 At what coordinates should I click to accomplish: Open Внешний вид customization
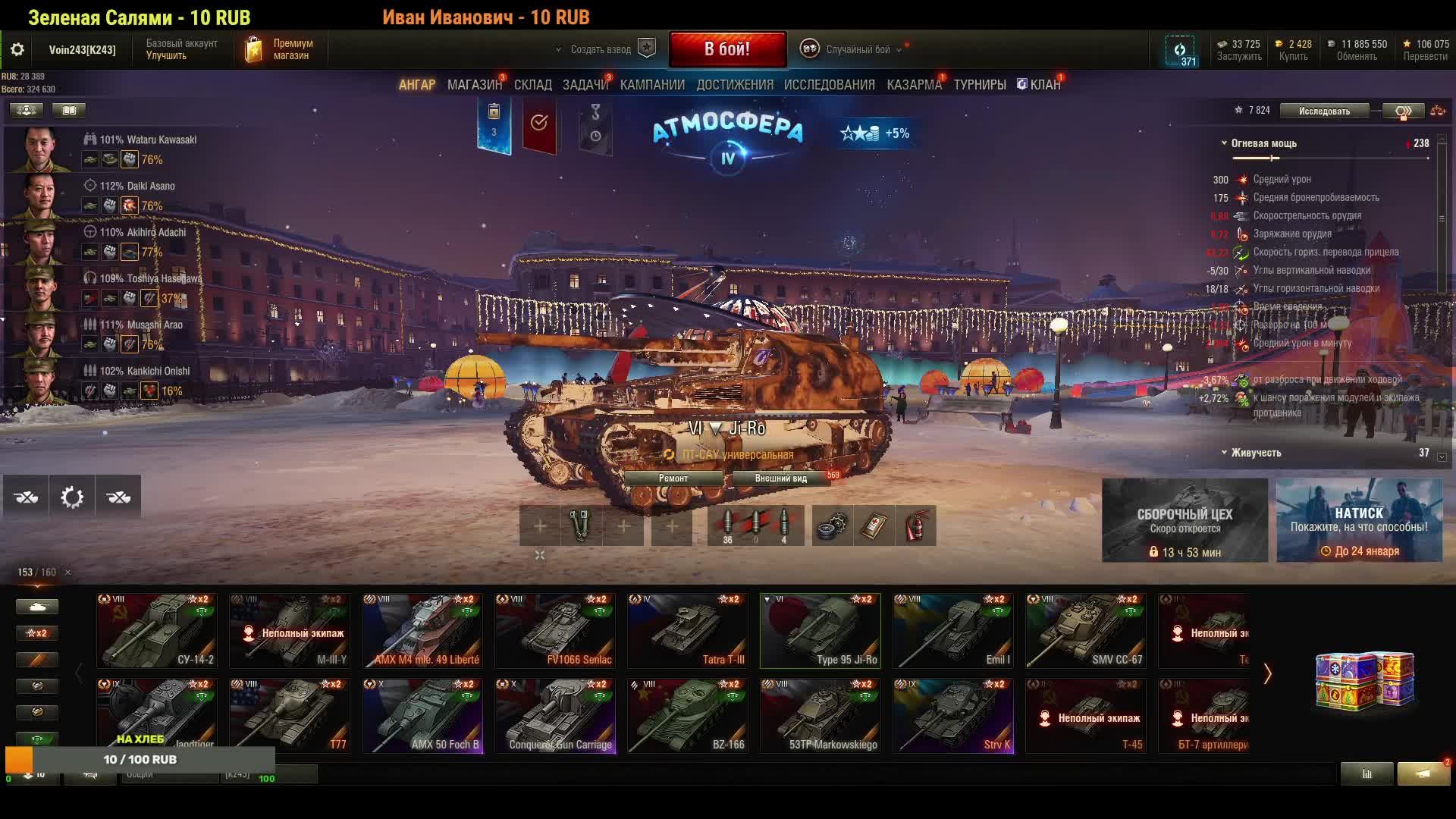pyautogui.click(x=780, y=479)
